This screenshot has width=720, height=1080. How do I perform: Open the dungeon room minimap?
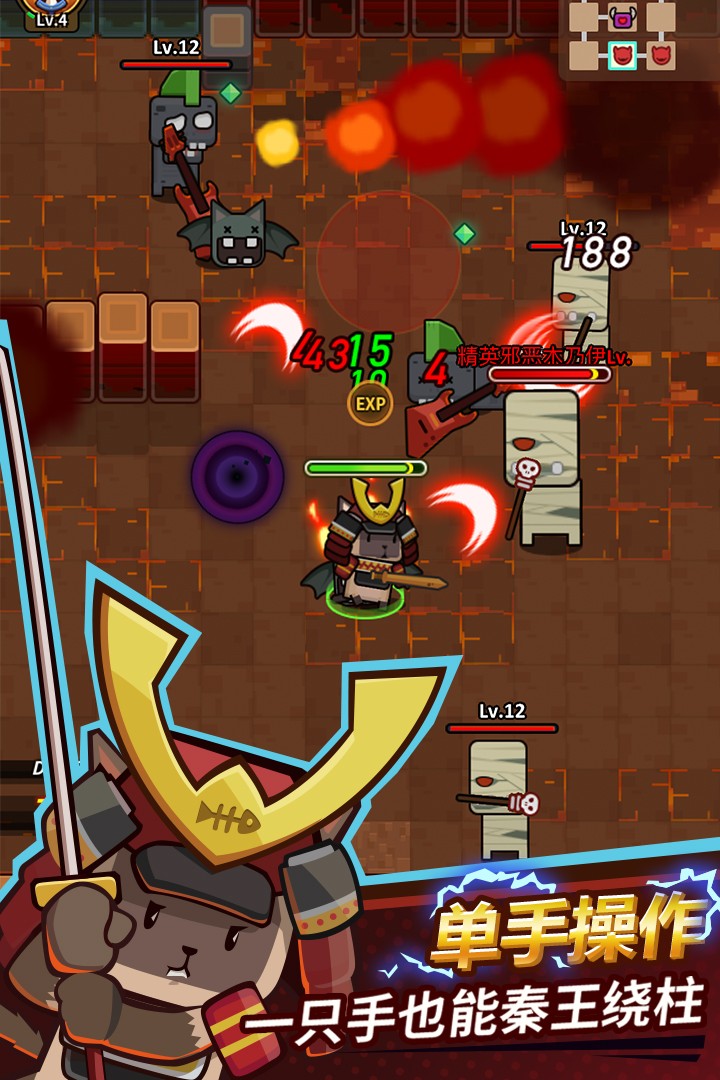(x=638, y=38)
